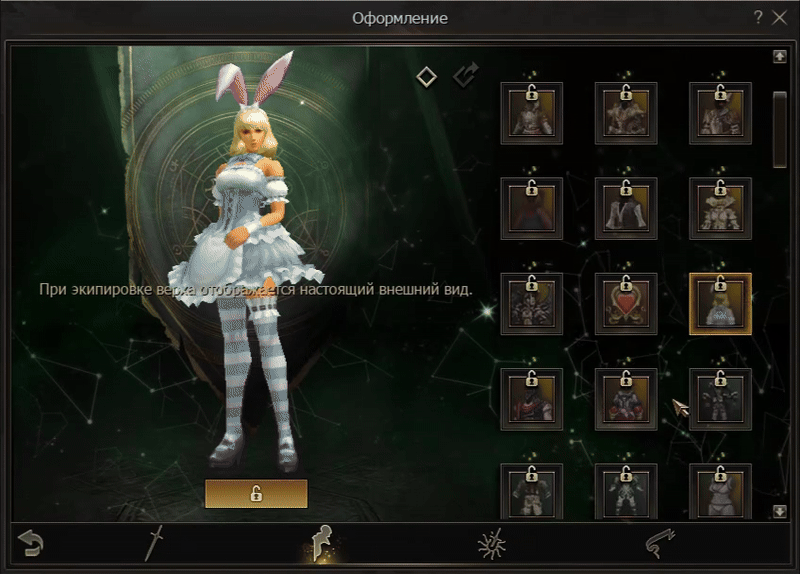This screenshot has height=574, width=800.
Task: Select the white open-jacket outfit tile
Action: click(626, 208)
